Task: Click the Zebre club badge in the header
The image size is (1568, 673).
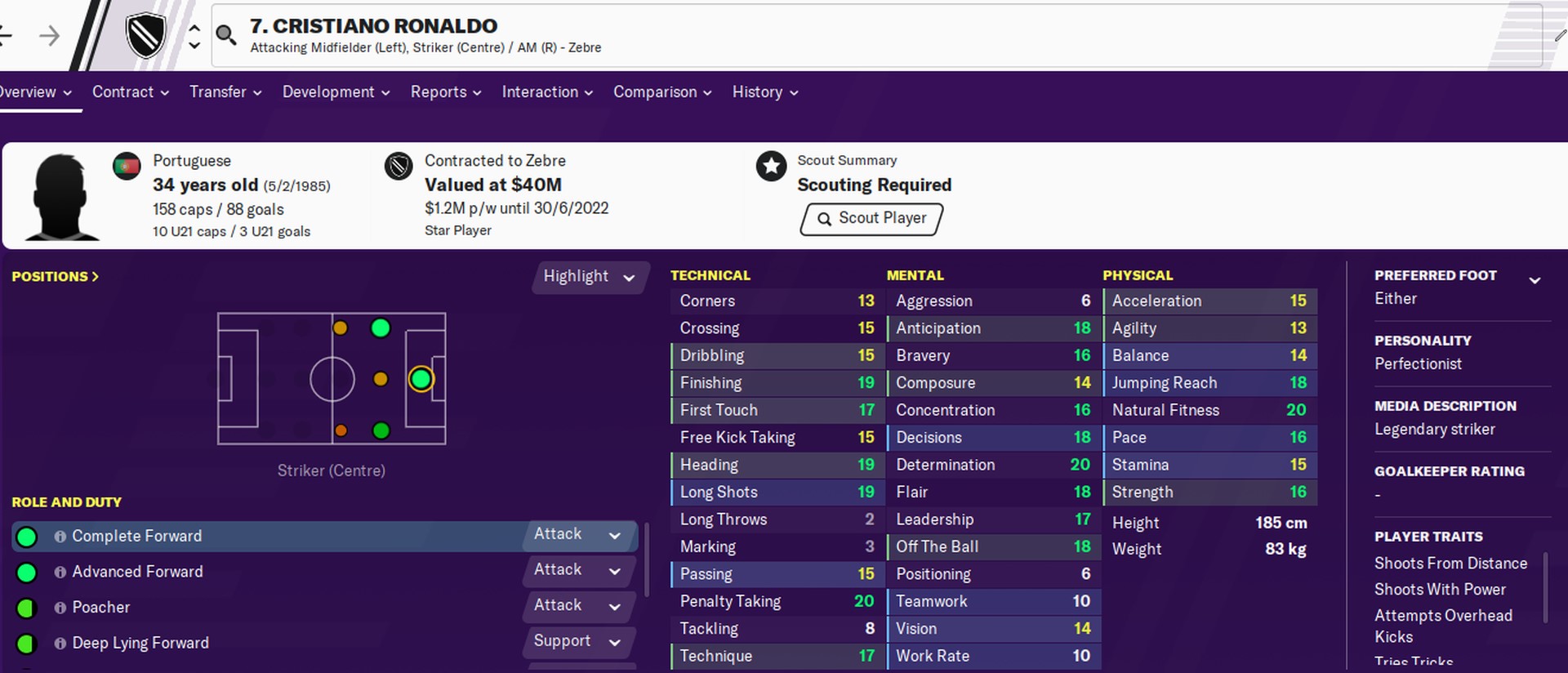Action: [x=145, y=35]
